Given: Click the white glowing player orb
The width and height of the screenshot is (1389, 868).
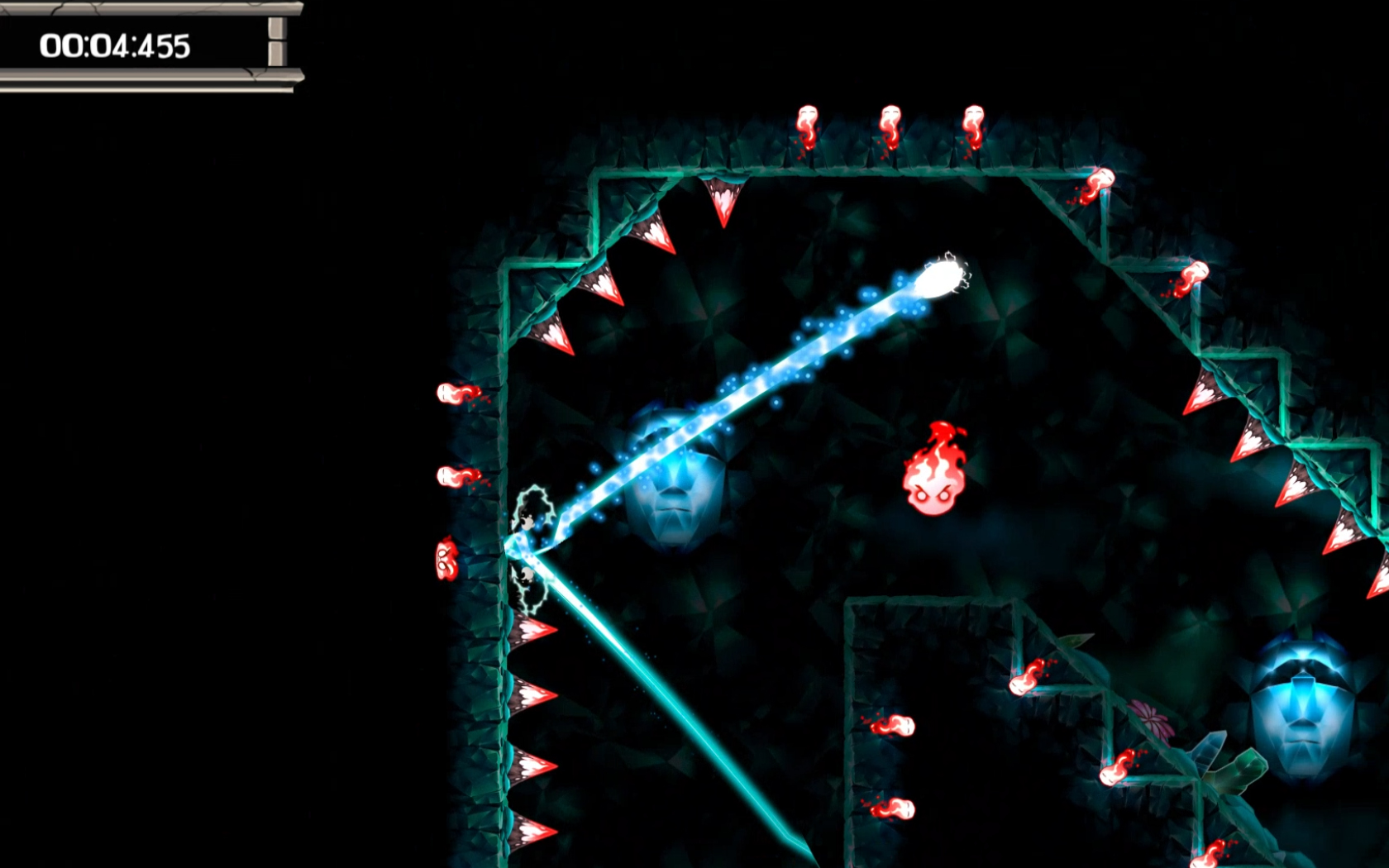Looking at the screenshot, I should (x=938, y=277).
